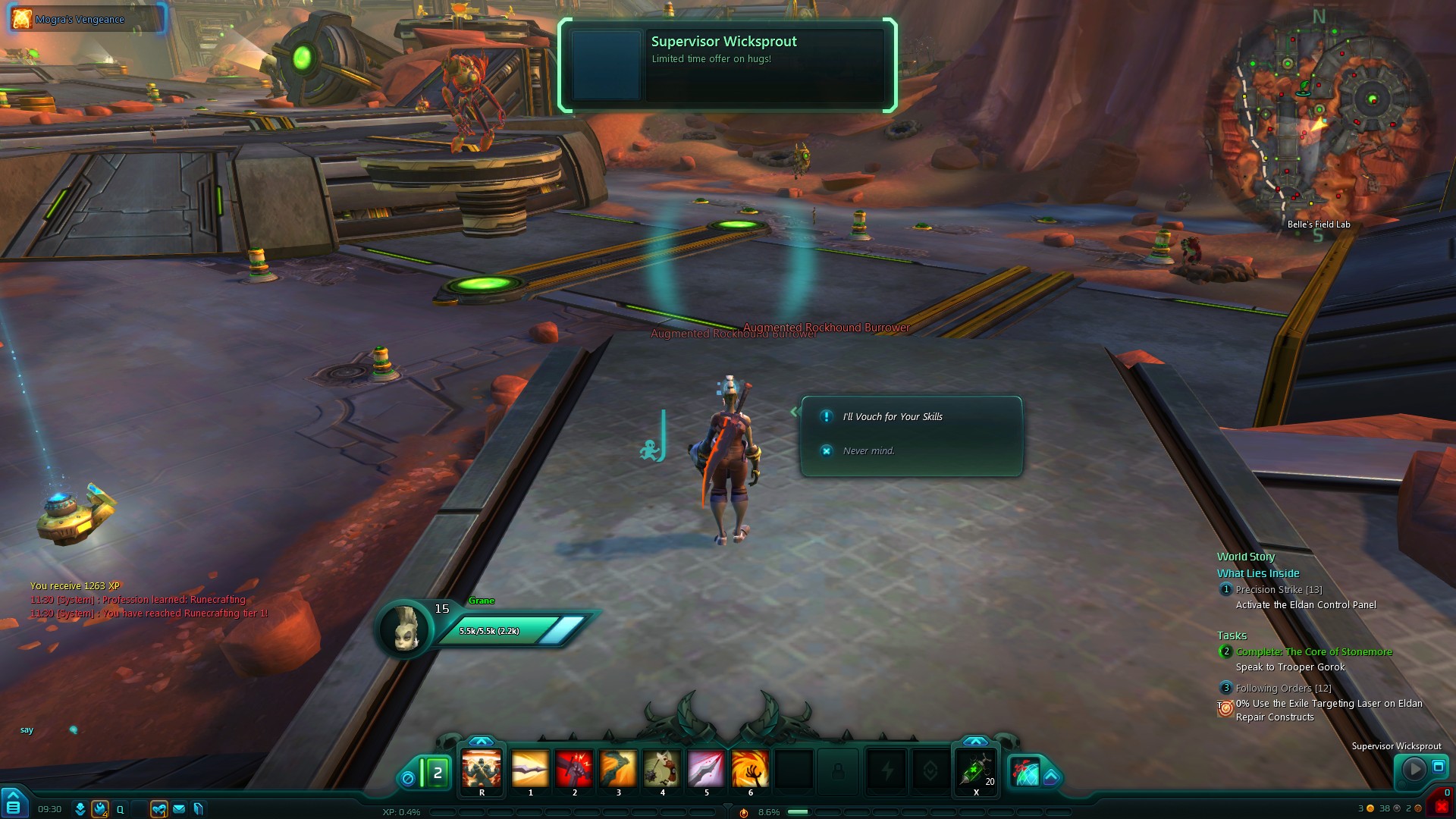Trigger the red fist-and-sword ability in slot 2

[x=574, y=770]
